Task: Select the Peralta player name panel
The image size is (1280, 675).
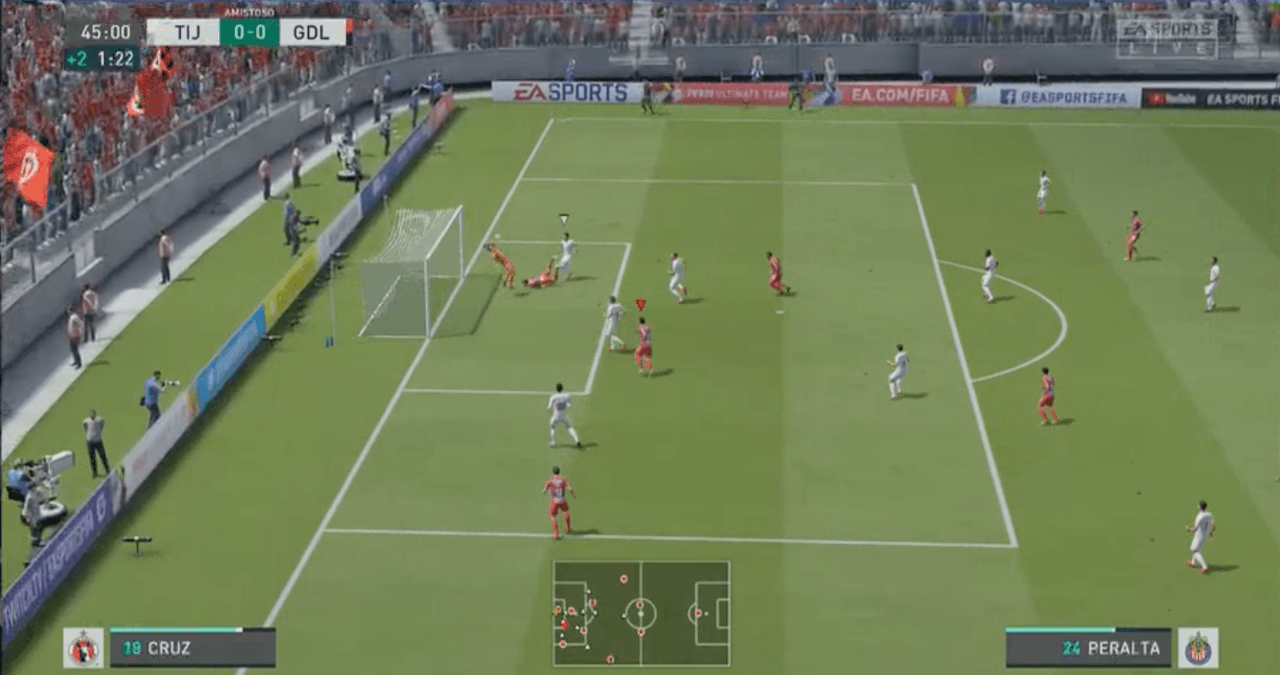Action: tap(1088, 648)
